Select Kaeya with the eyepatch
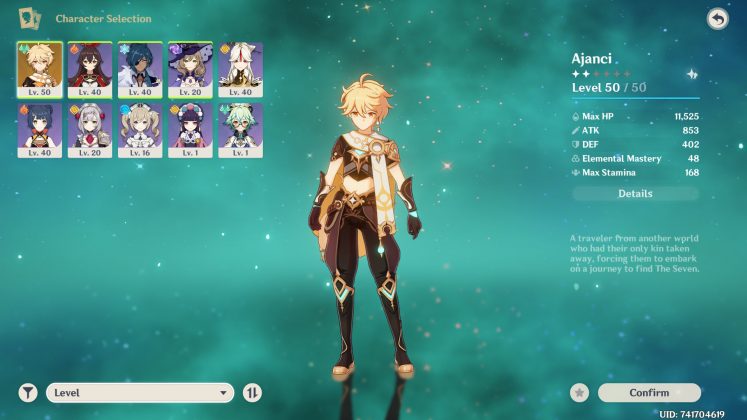The image size is (747, 420). tap(140, 68)
